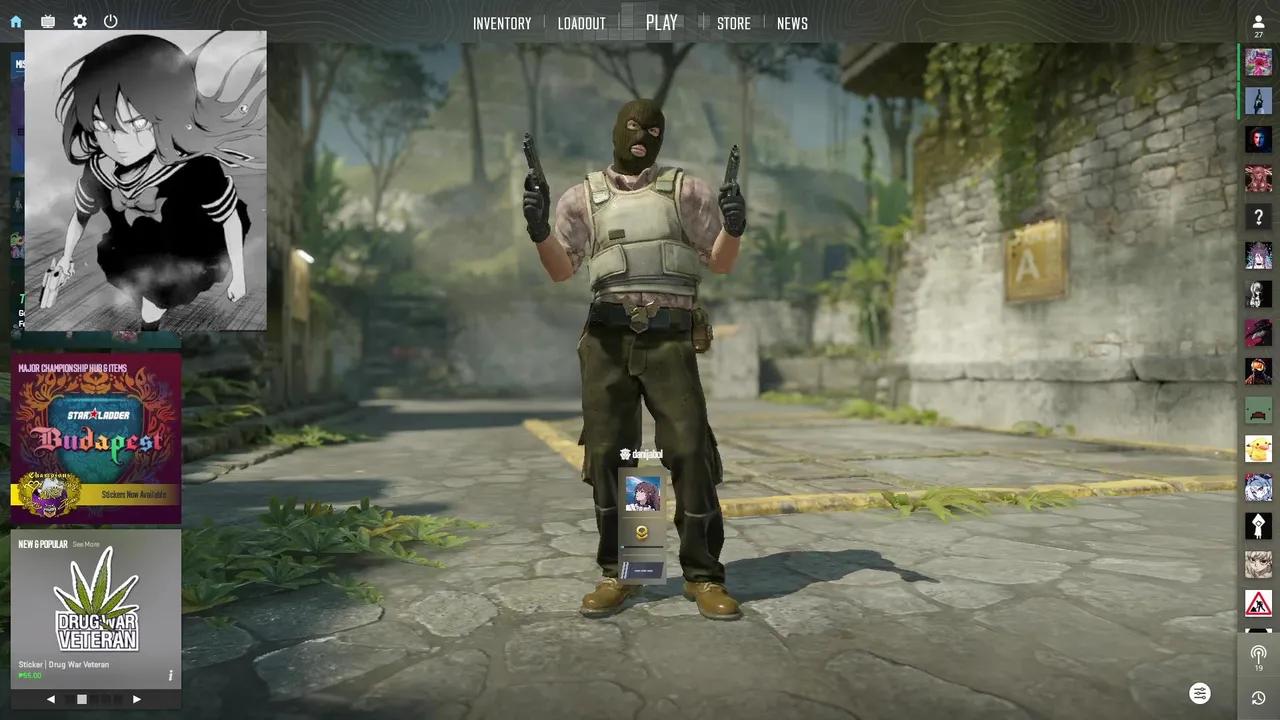Advance the carousel with the right arrow
This screenshot has height=720, width=1280.
(x=136, y=699)
